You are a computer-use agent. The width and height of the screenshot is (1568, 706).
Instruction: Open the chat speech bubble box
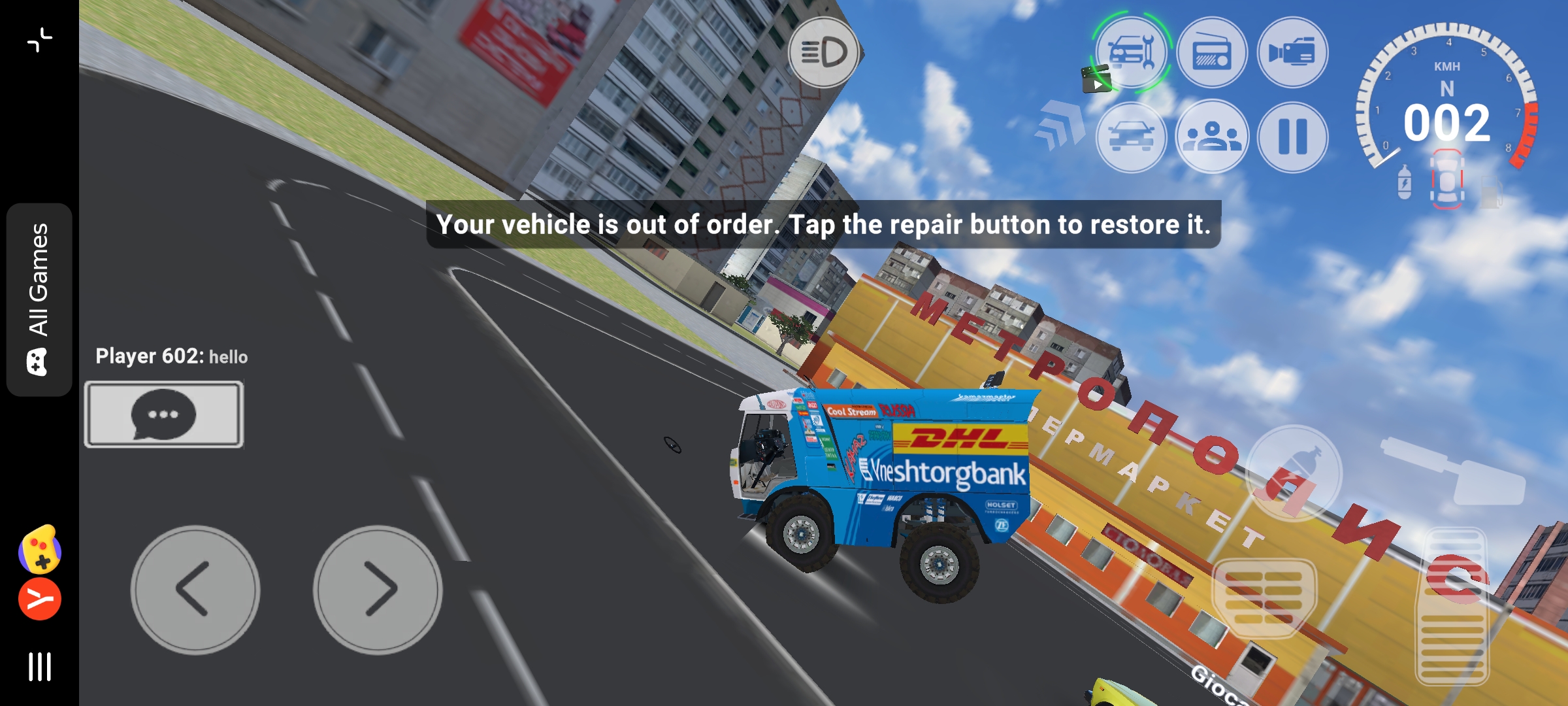point(163,414)
